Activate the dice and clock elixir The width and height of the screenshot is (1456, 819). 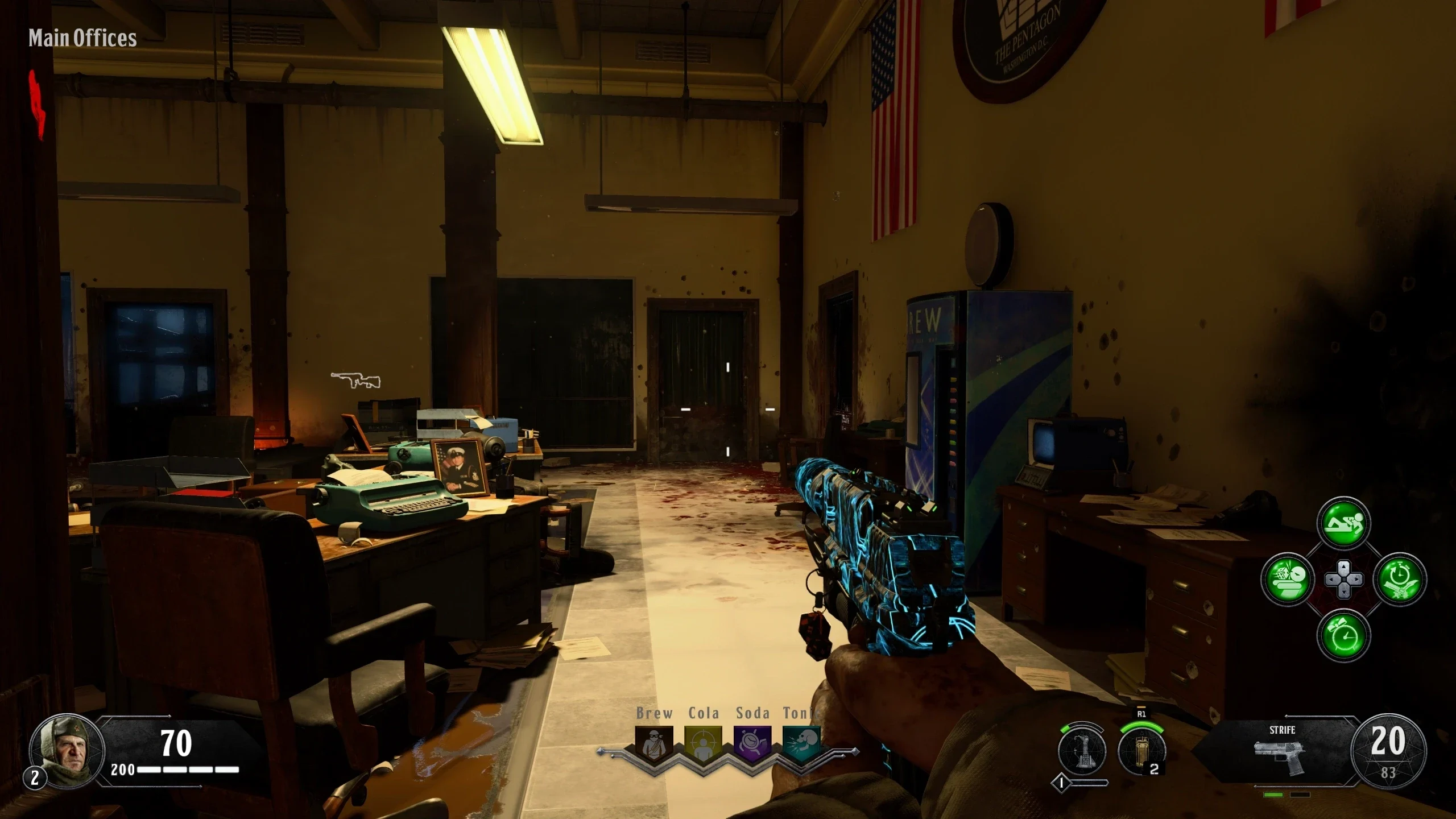(1288, 580)
